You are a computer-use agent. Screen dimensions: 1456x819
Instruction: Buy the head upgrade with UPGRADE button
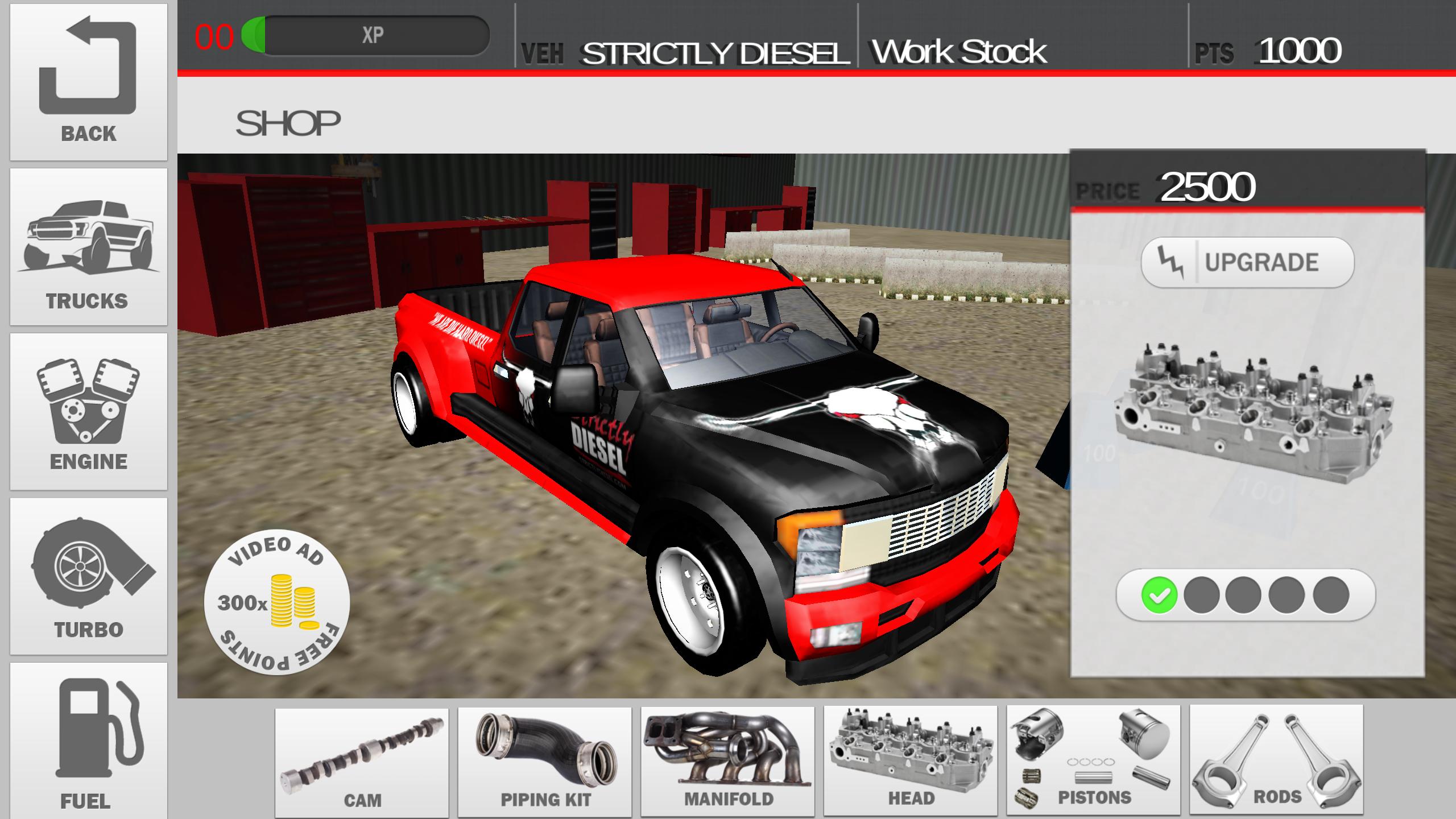(1247, 262)
